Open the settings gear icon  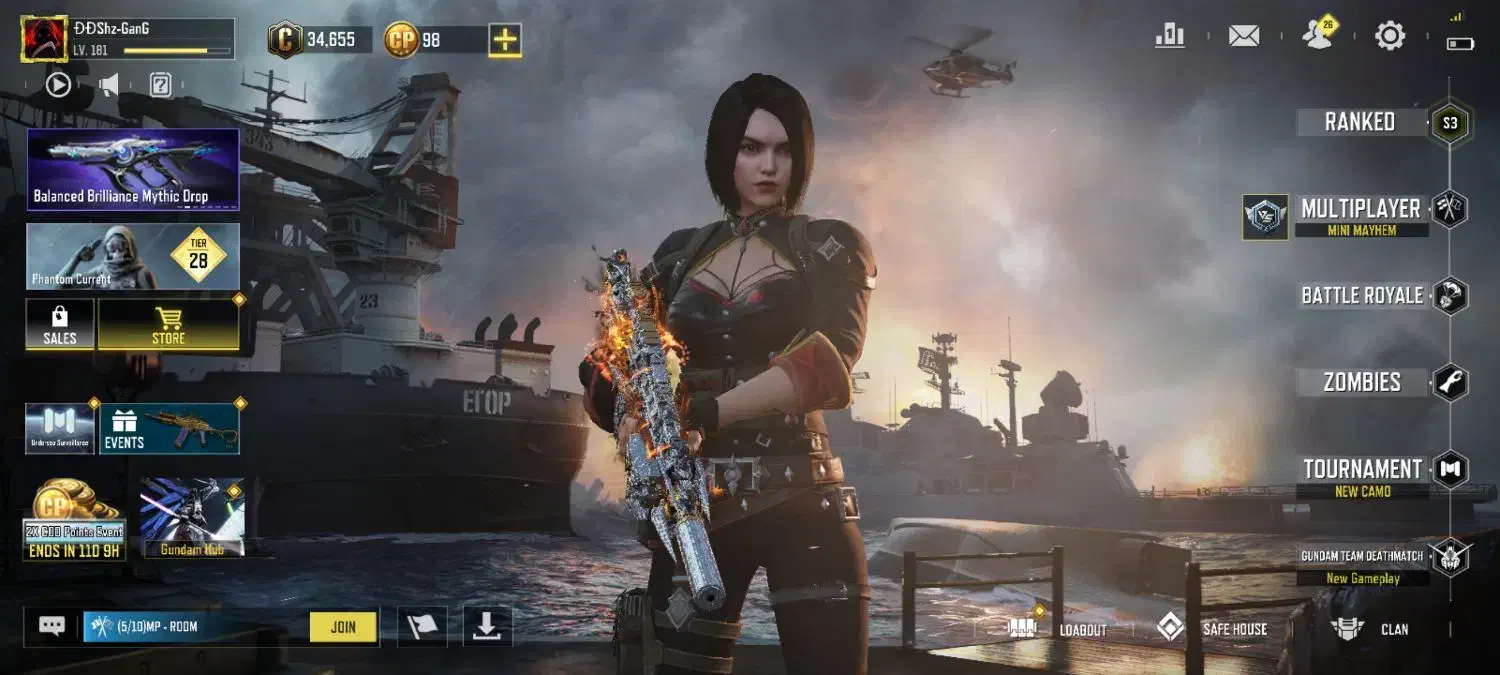(x=1390, y=37)
